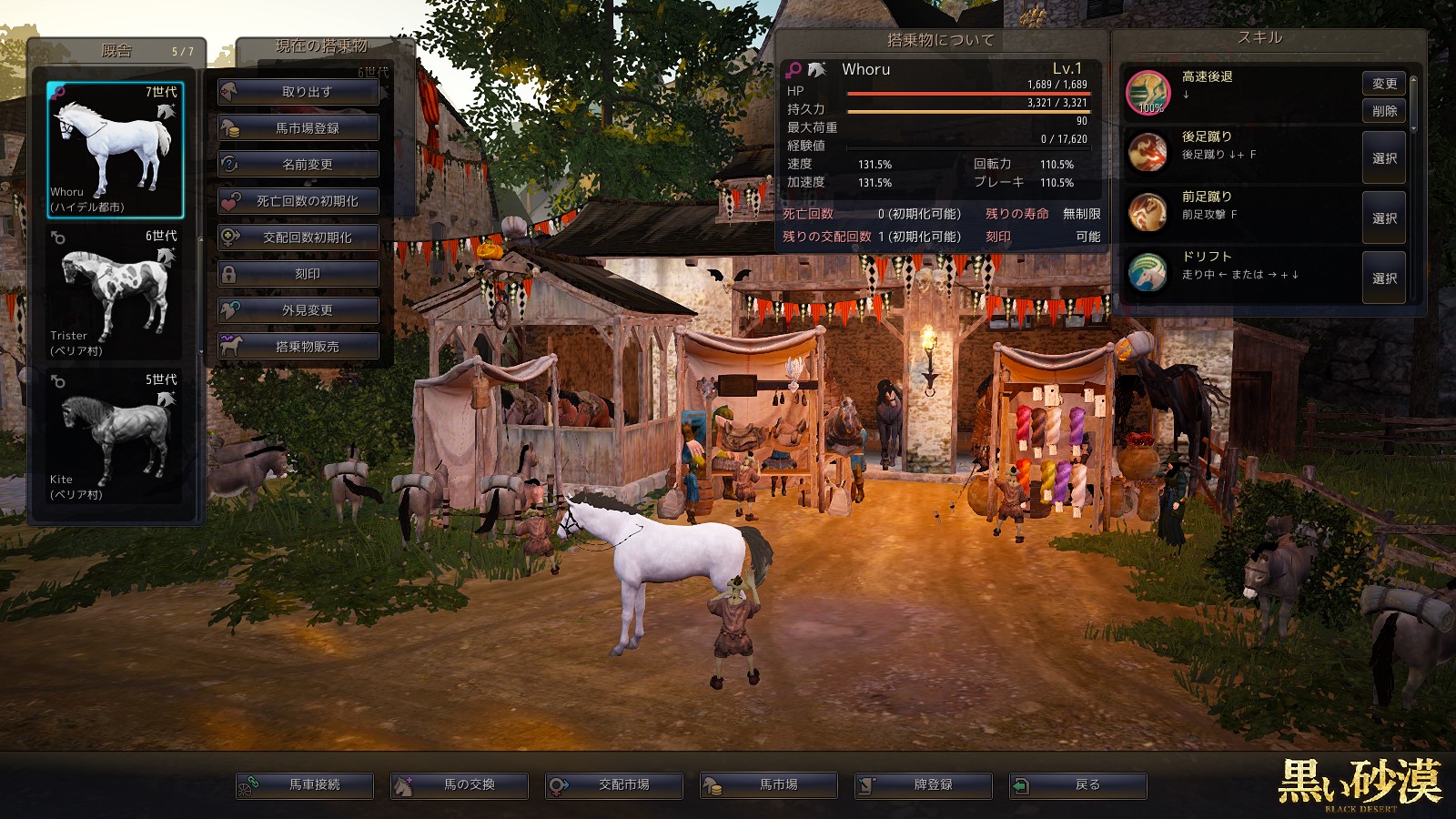This screenshot has height=819, width=1456.
Task: Select the grey horse Kite
Action: (x=115, y=437)
